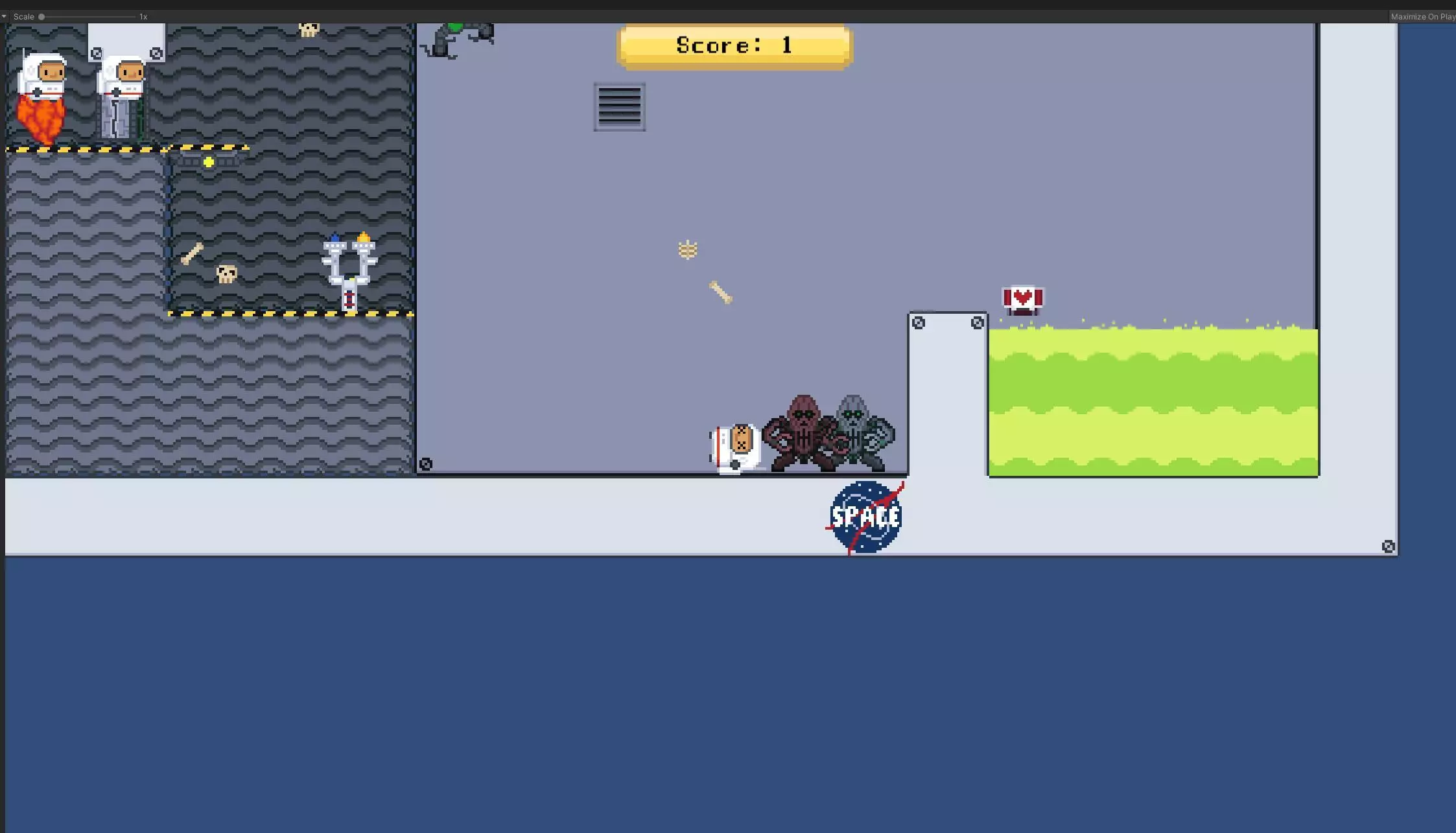This screenshot has height=833, width=1456.
Task: Adjust the Scale slider handle
Action: tap(40, 16)
